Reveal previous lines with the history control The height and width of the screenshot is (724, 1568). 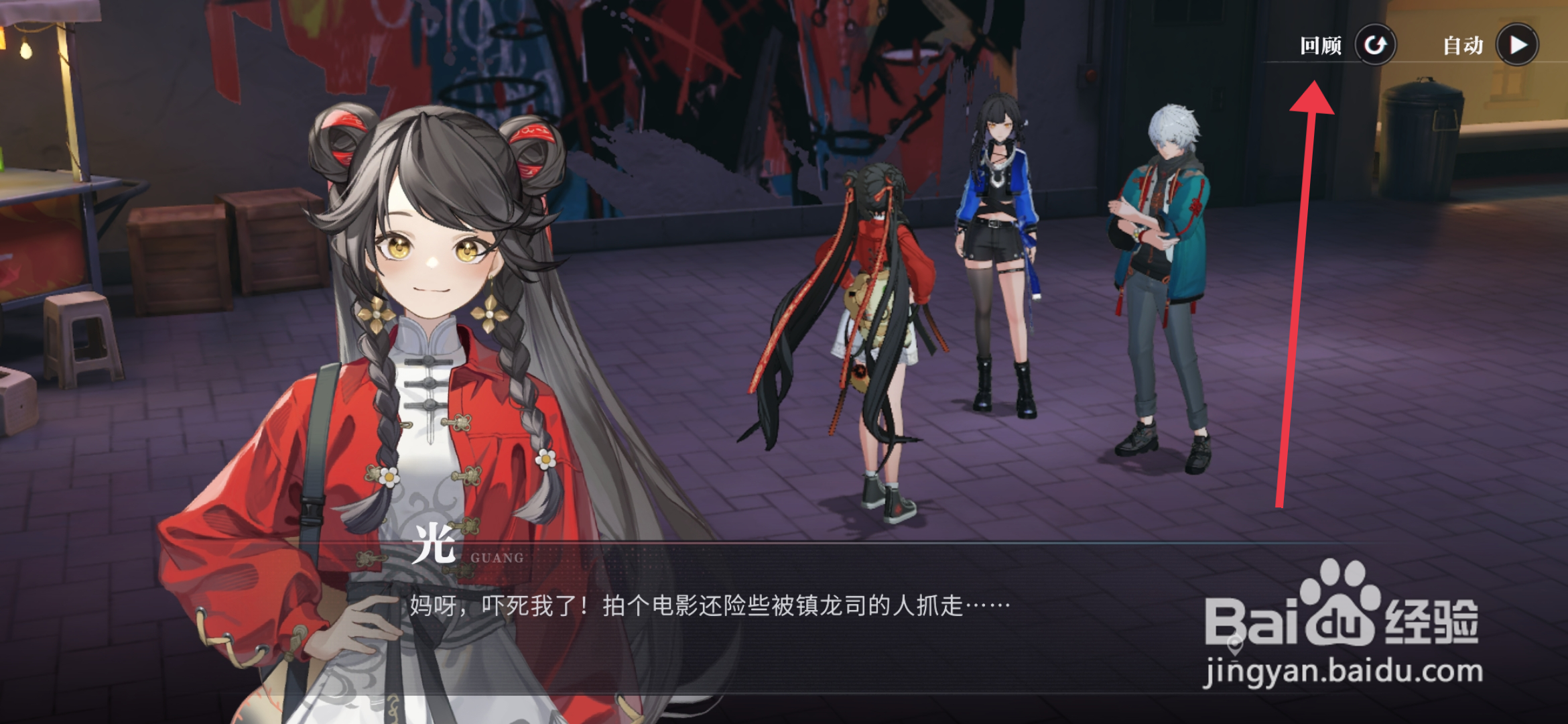pyautogui.click(x=1375, y=44)
